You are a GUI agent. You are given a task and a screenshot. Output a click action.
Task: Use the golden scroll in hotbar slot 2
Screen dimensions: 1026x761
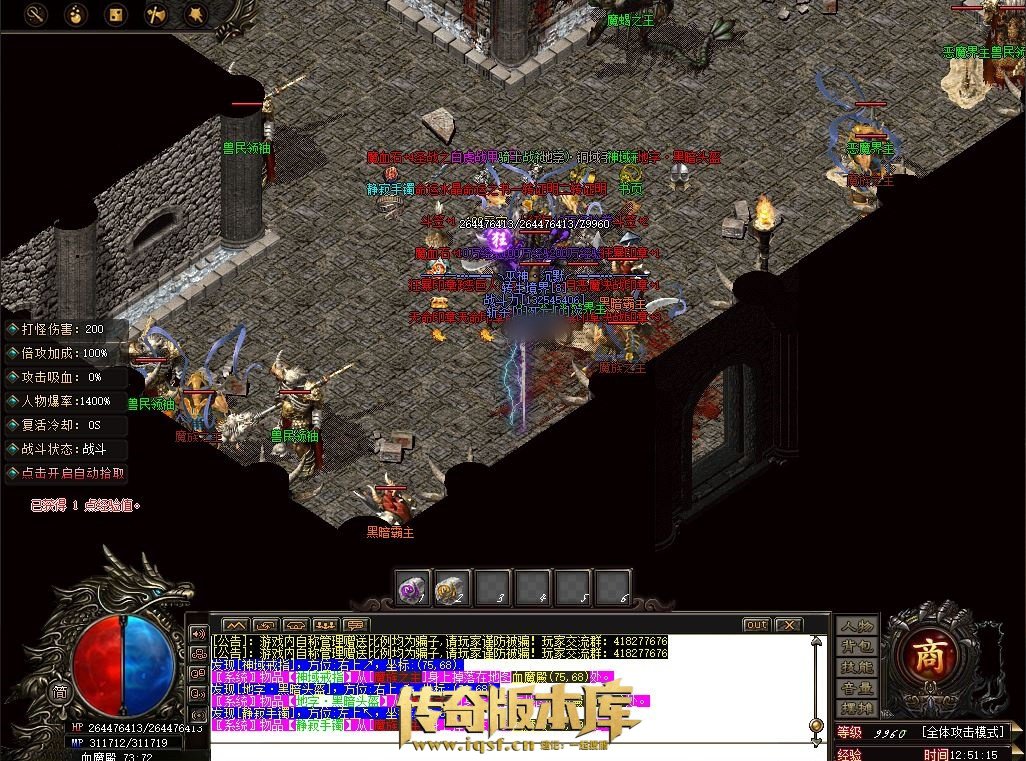[453, 589]
